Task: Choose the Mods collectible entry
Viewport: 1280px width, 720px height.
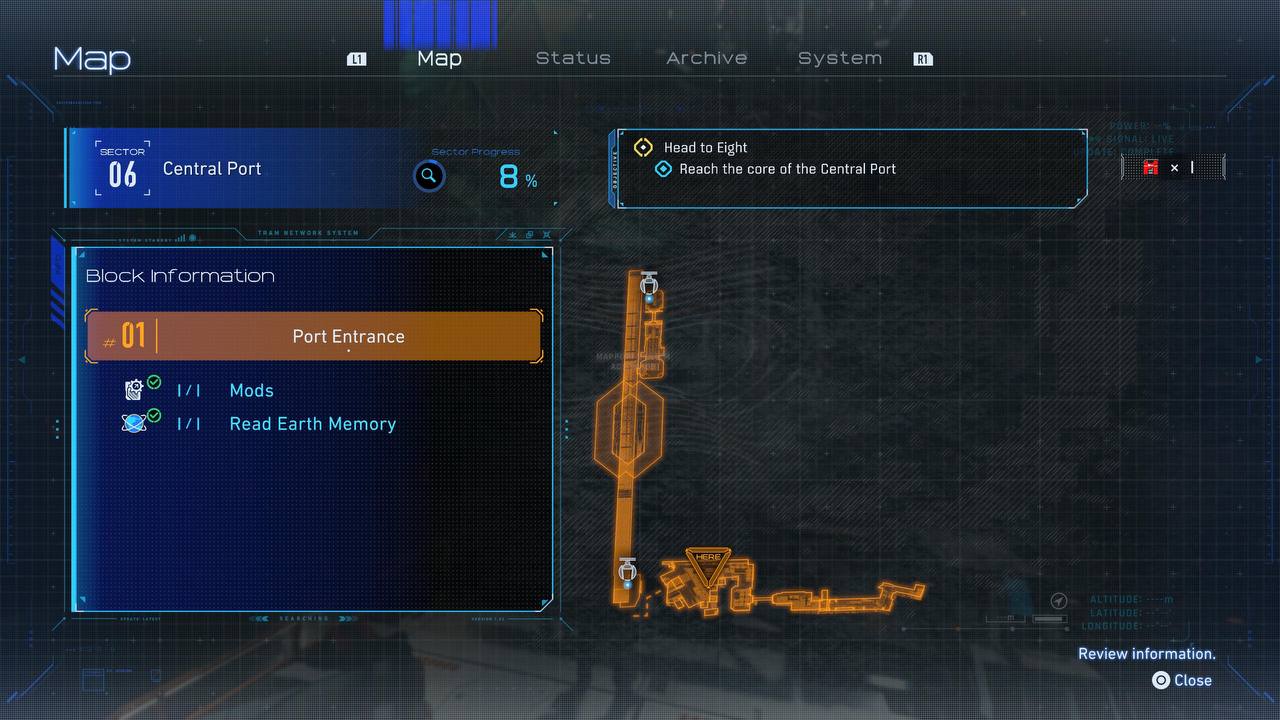Action: (251, 391)
